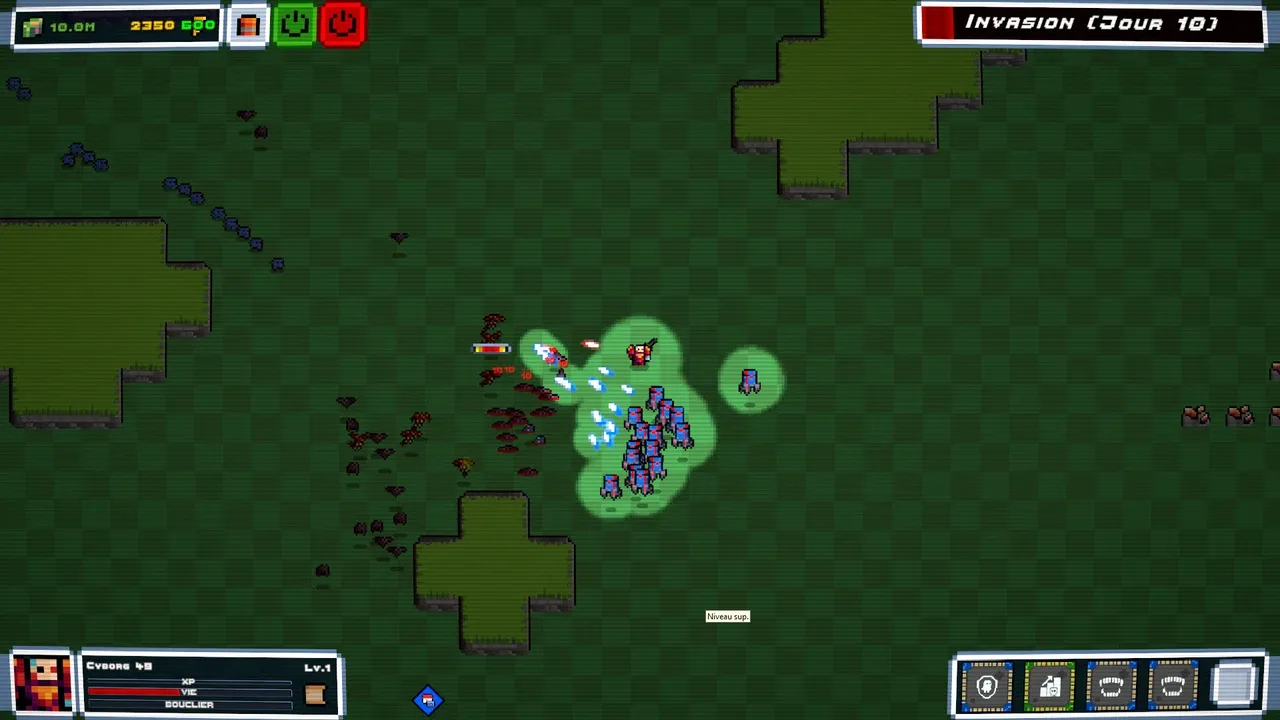Open the orange barrel icon button
This screenshot has width=1280, height=720.
click(248, 25)
